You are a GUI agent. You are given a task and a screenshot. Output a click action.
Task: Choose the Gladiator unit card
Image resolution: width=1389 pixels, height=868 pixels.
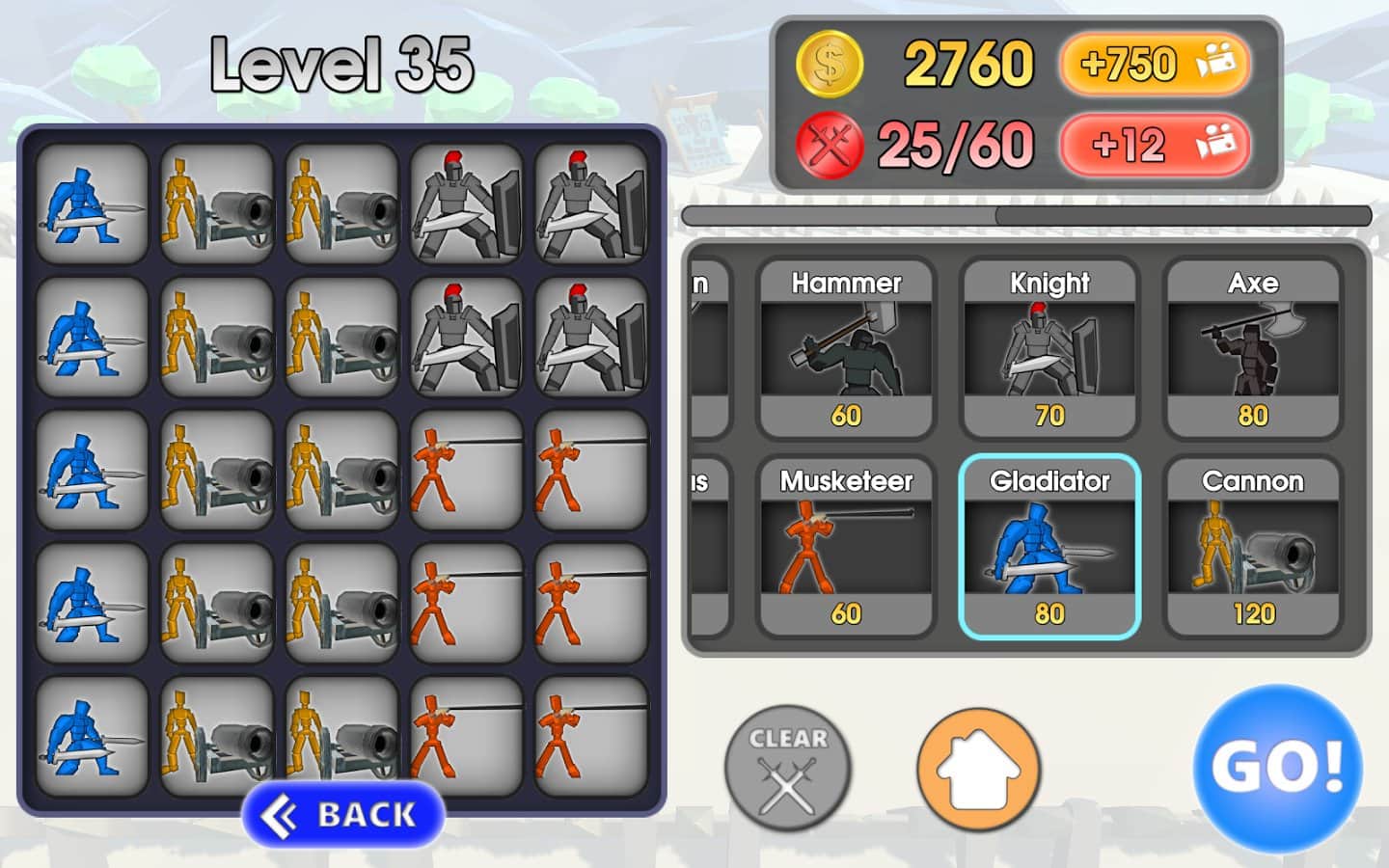tap(1049, 547)
